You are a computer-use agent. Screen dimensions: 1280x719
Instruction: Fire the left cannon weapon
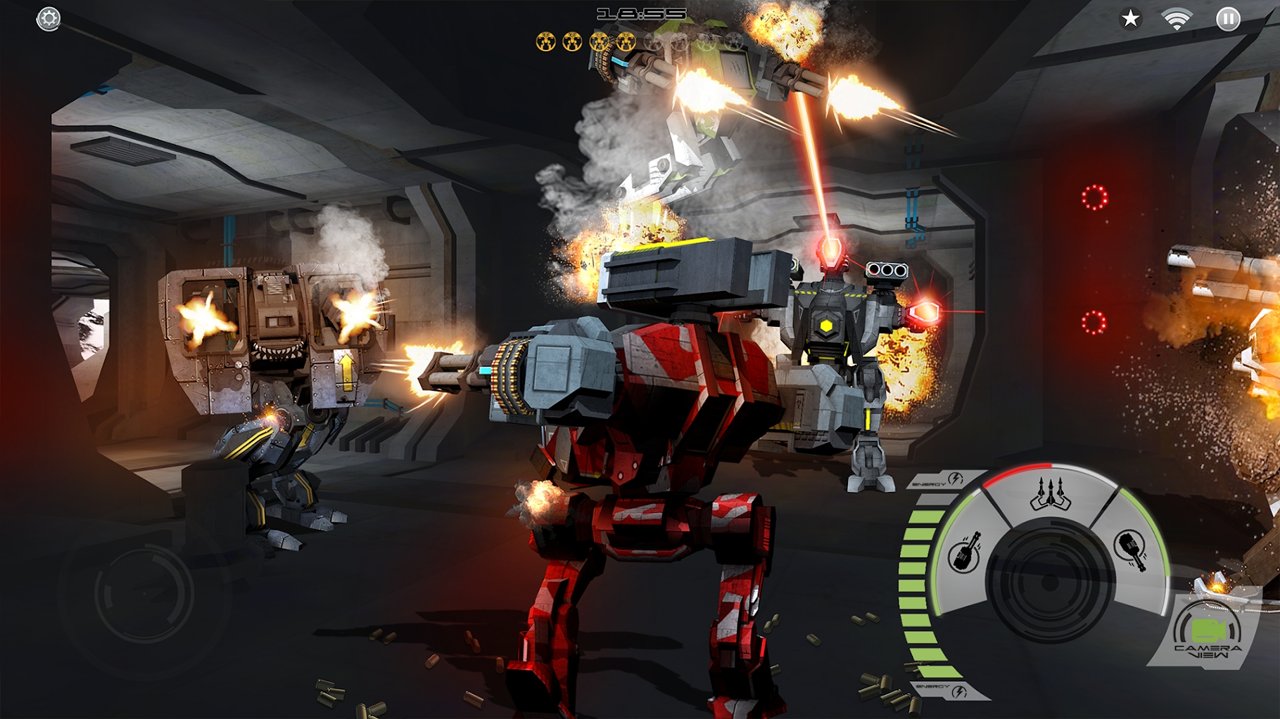(965, 552)
